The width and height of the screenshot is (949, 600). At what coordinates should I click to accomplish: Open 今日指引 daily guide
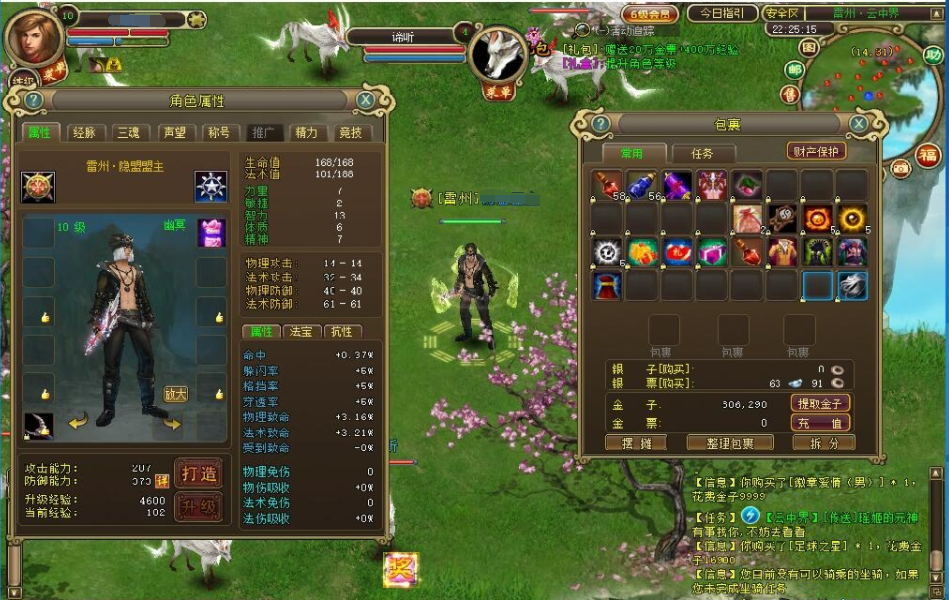721,14
